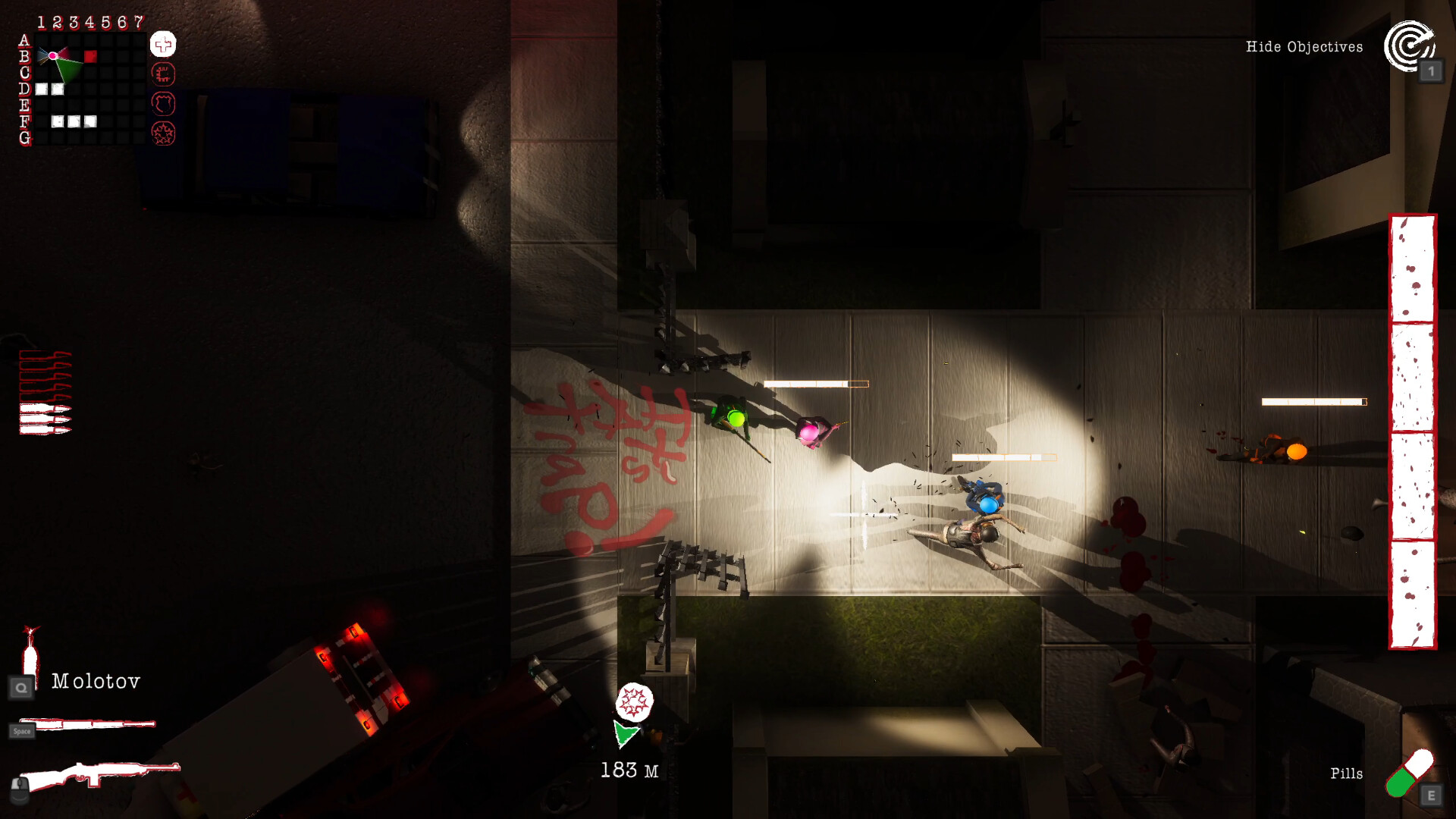Click the segmented health bar on the right edge
1456x819 pixels.
tap(1411, 432)
